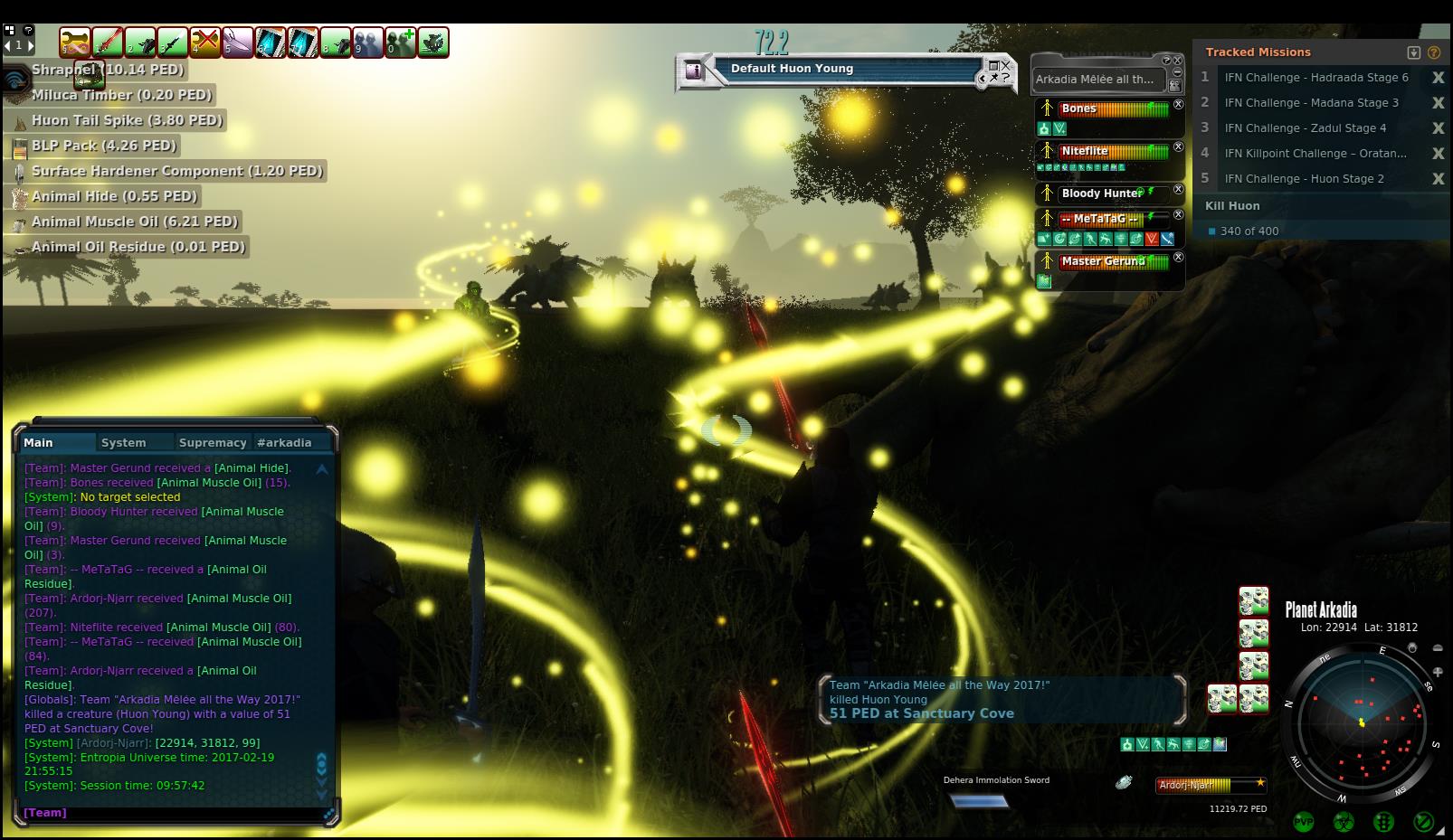The image size is (1453, 840).
Task: Close the Arkadia Mêlée team window
Action: [x=1178, y=61]
